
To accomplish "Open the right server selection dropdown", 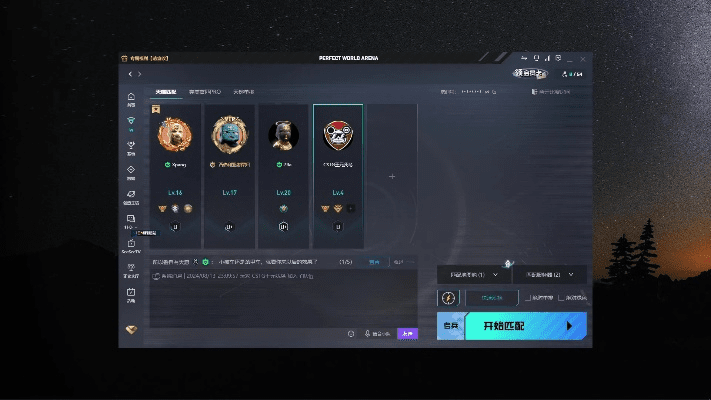I will tap(549, 274).
